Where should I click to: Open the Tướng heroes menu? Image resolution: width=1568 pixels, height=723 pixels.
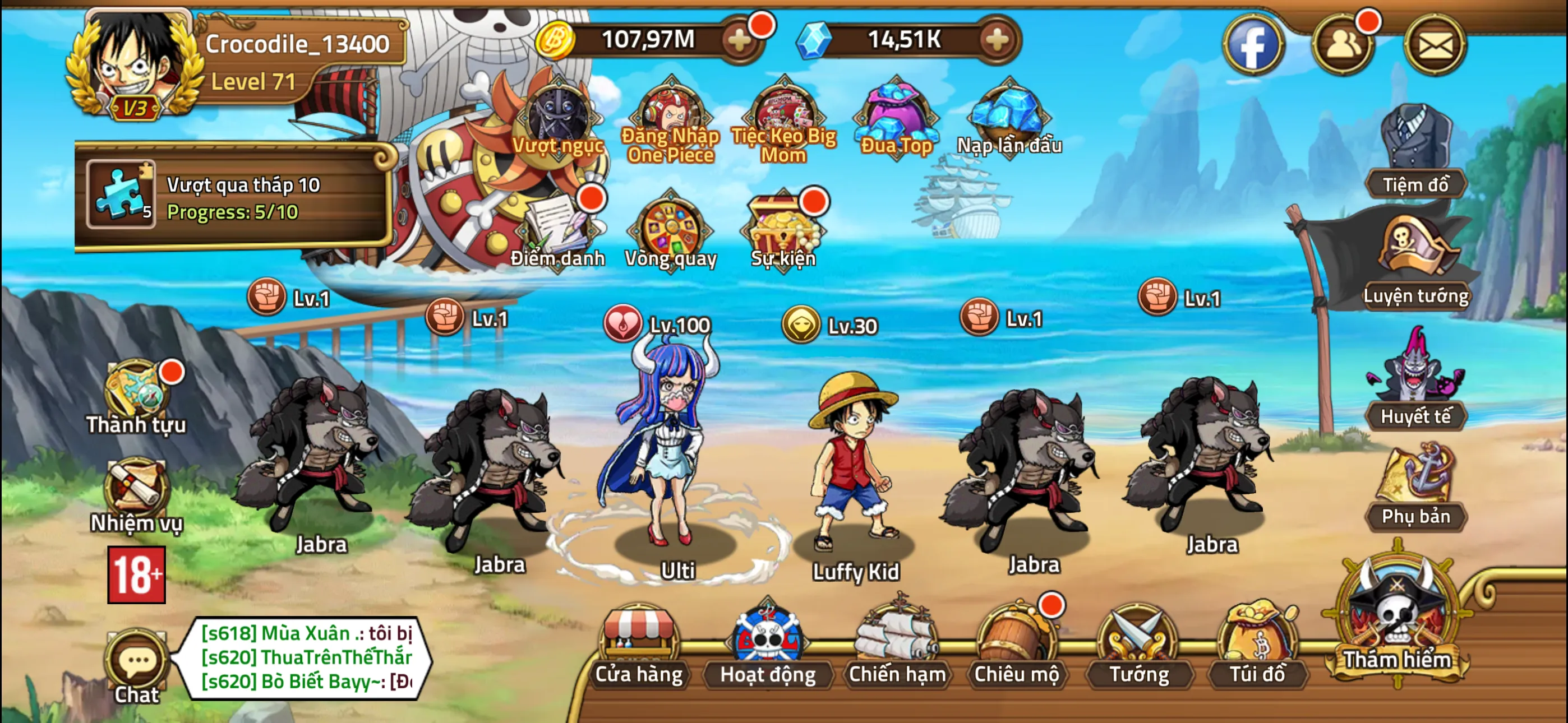click(x=1138, y=646)
